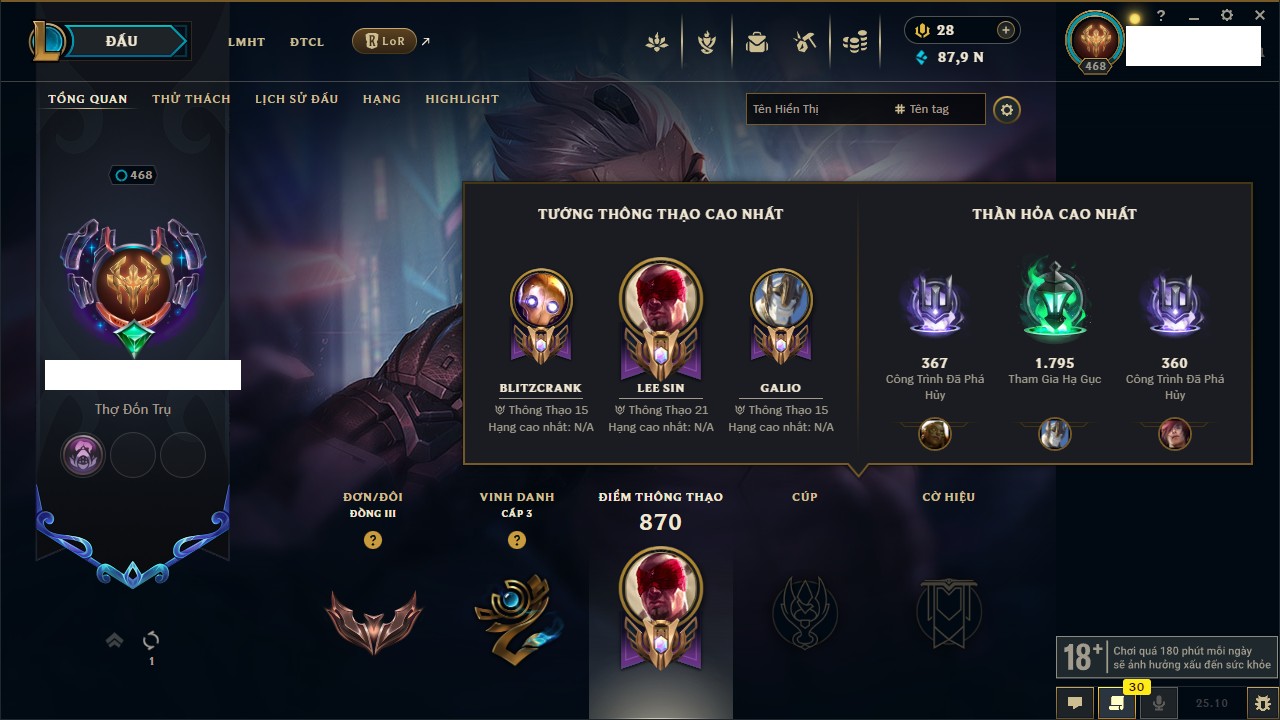The image size is (1280, 720).
Task: Select the THỬ THÁCH tab
Action: click(x=191, y=99)
